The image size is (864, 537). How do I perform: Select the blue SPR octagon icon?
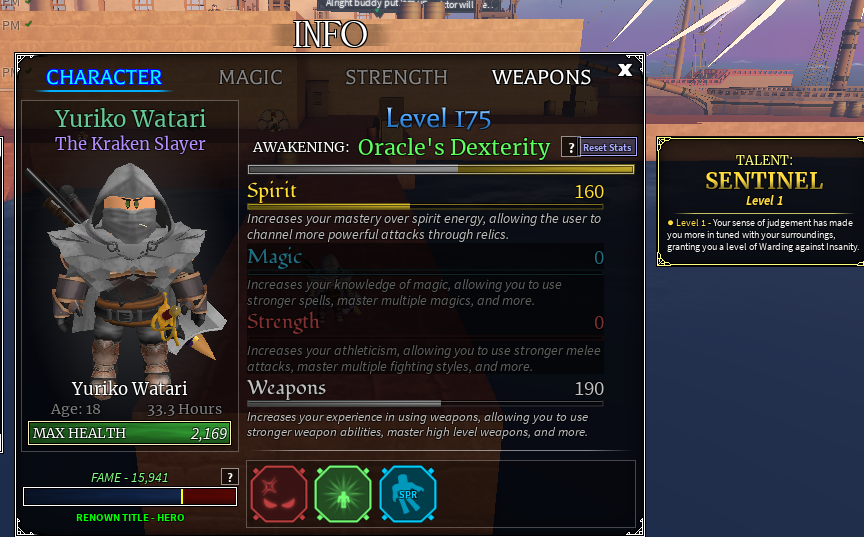(x=408, y=493)
